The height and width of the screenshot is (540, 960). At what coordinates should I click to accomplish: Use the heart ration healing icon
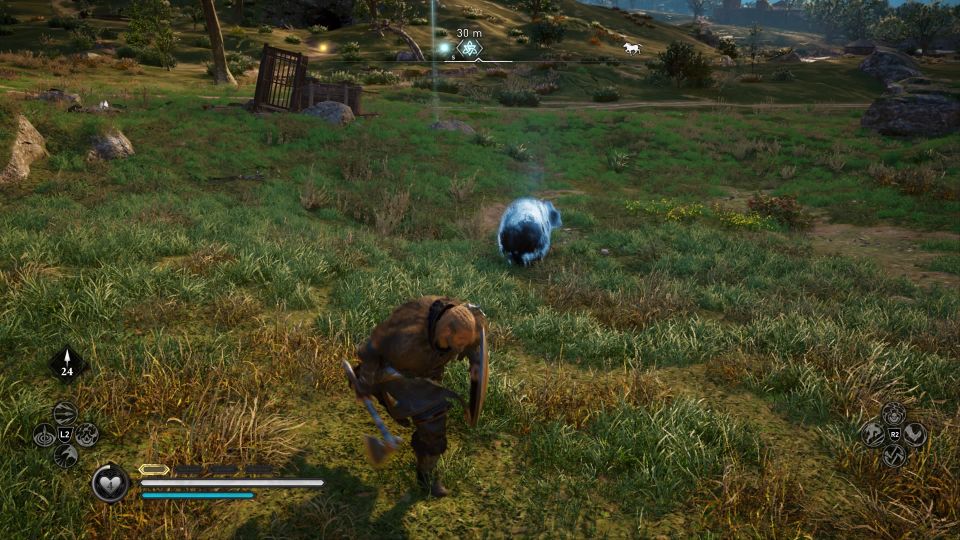(110, 483)
